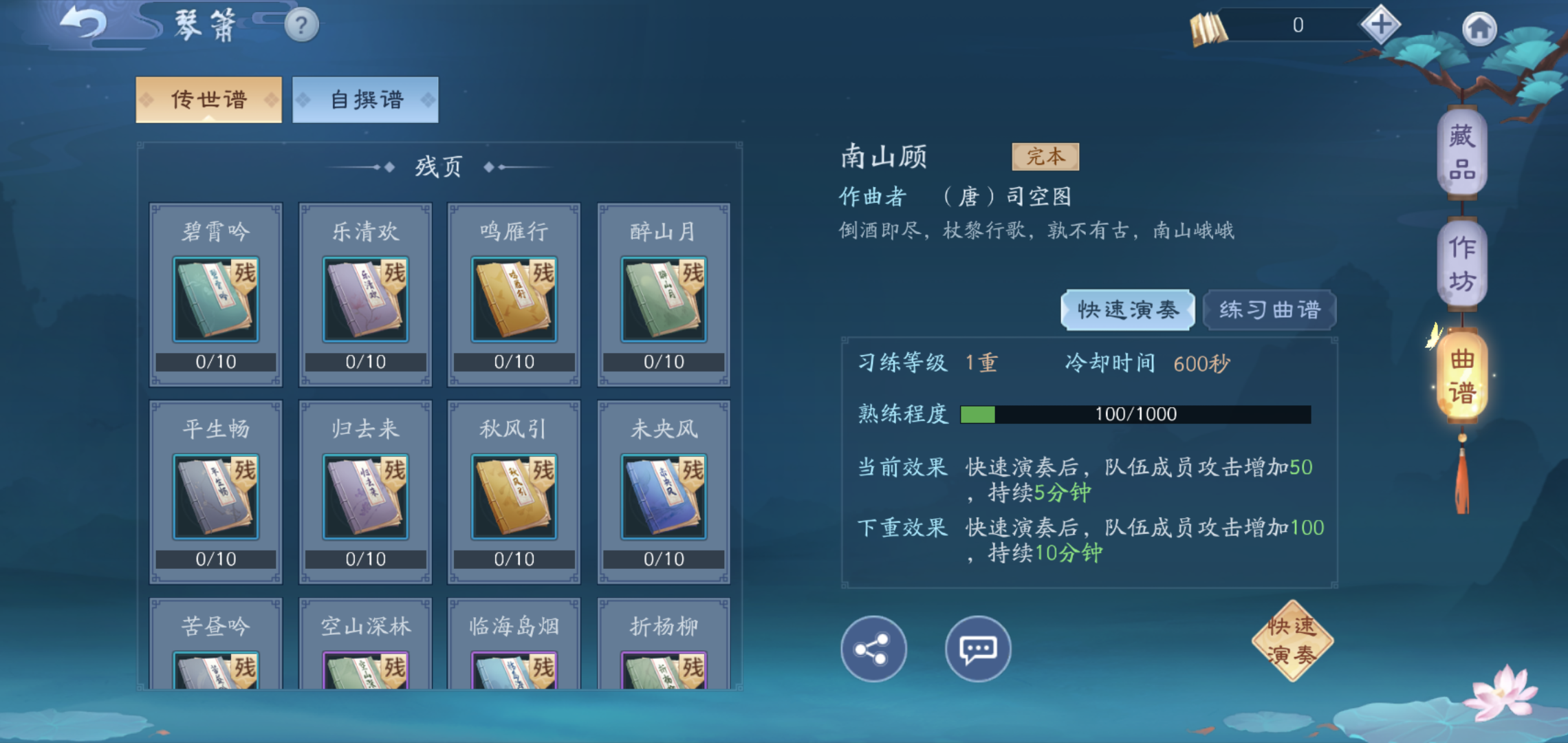Open the chat bubble icon
1568x743 pixels.
[977, 649]
